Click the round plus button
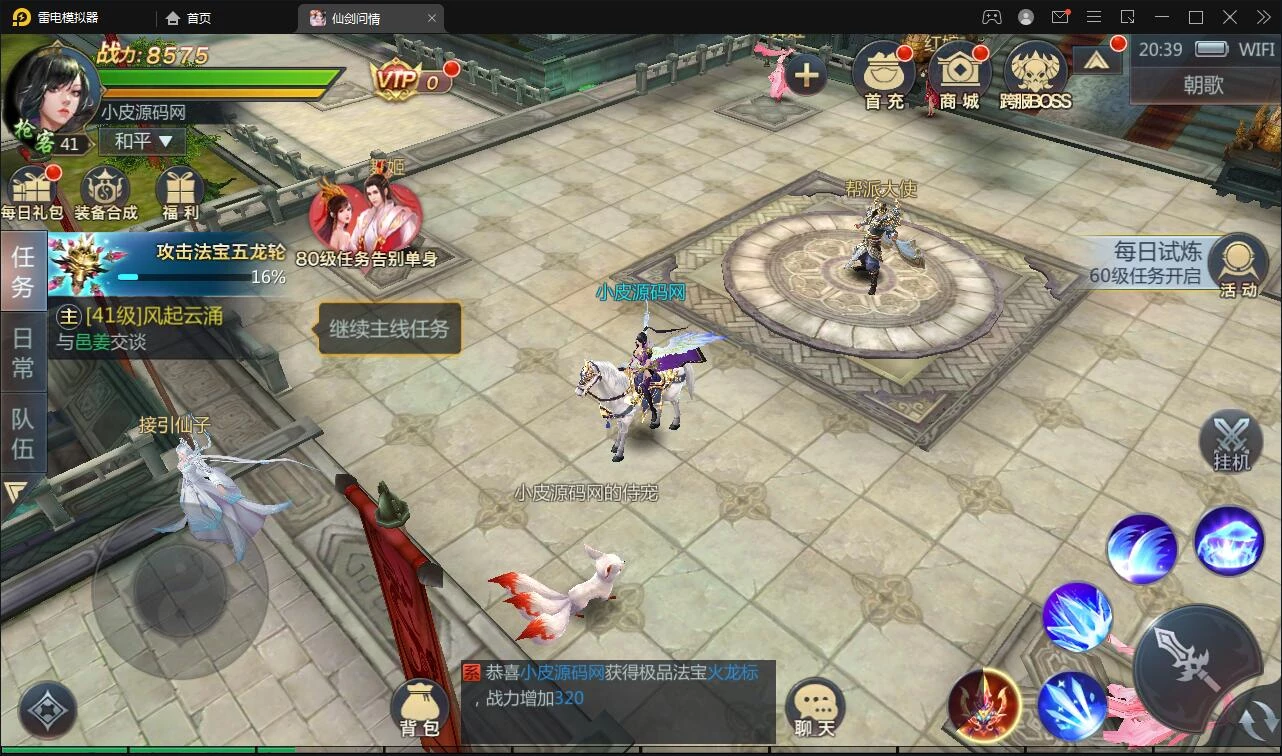 coord(806,74)
